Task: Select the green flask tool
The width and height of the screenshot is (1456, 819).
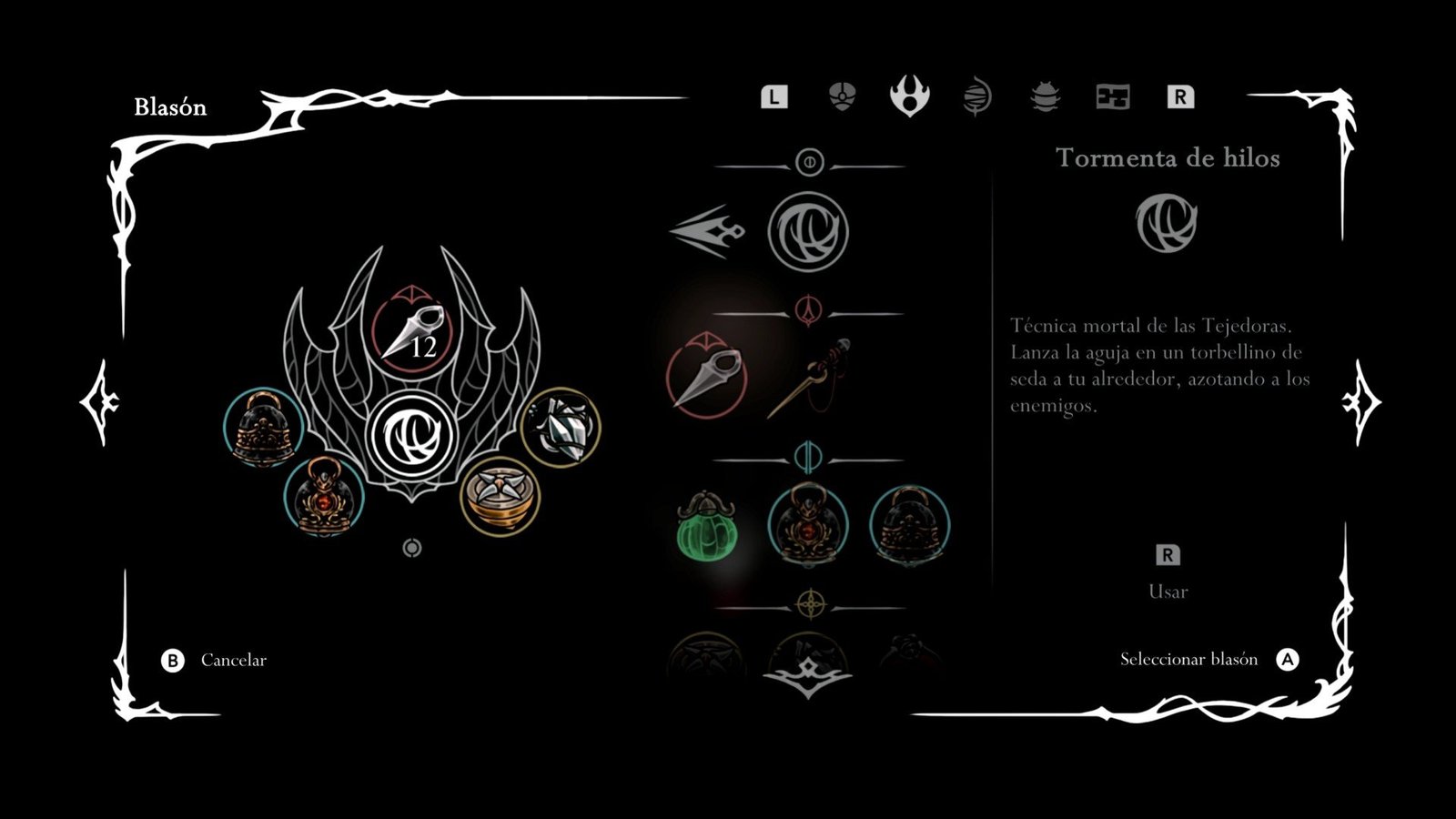Action: [706, 526]
